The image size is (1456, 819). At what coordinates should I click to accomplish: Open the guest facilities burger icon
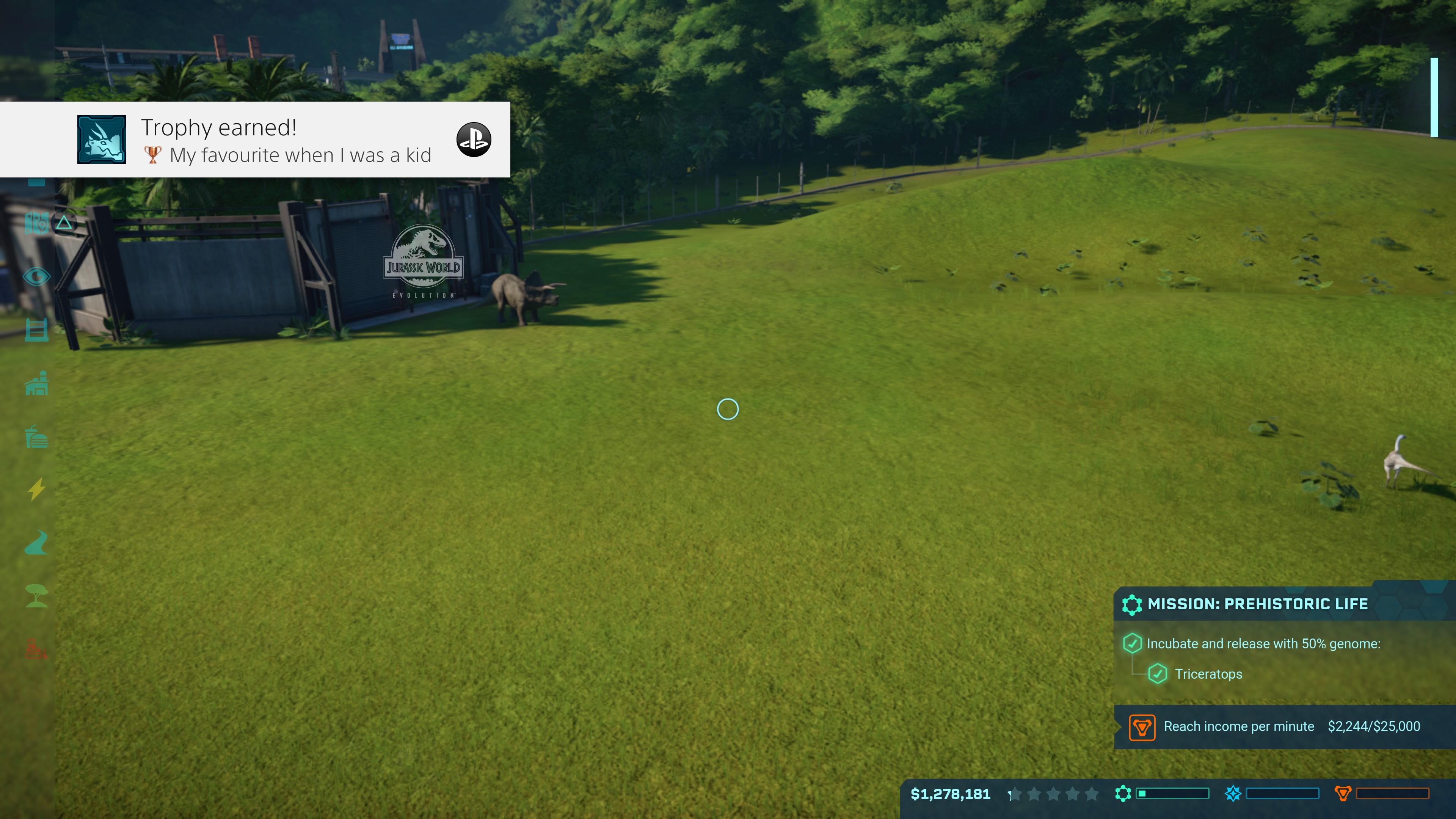click(37, 437)
